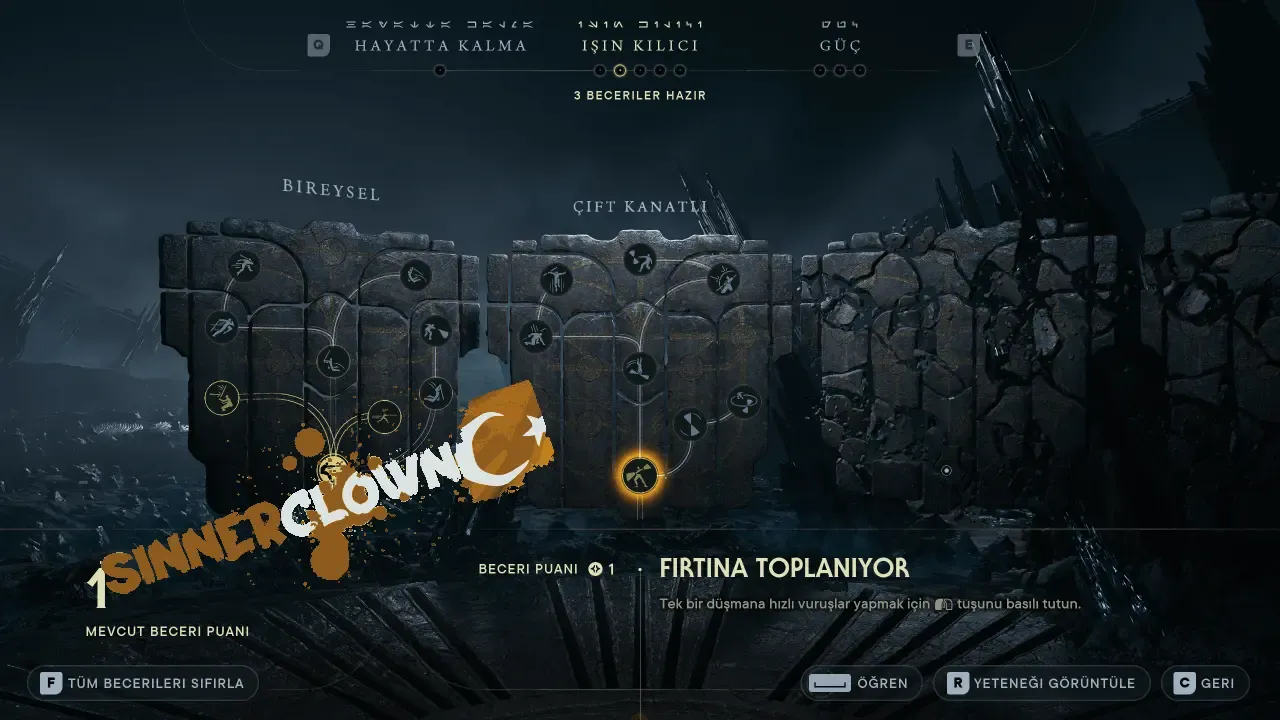Select the spinning circular-arrow node in Çift Kanatlı
The width and height of the screenshot is (1280, 720).
(x=743, y=402)
